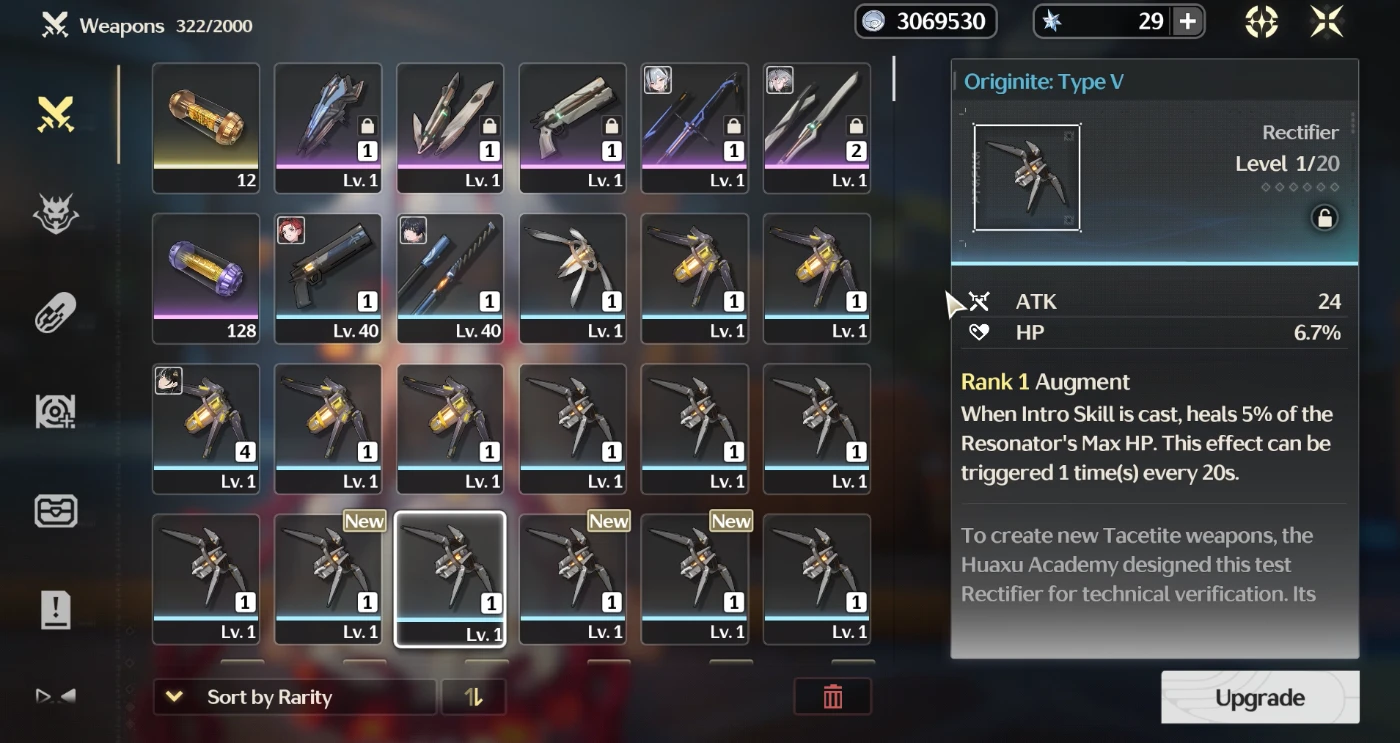Open the exclamation mark quest items tab
1400x743 pixels.
pos(56,608)
